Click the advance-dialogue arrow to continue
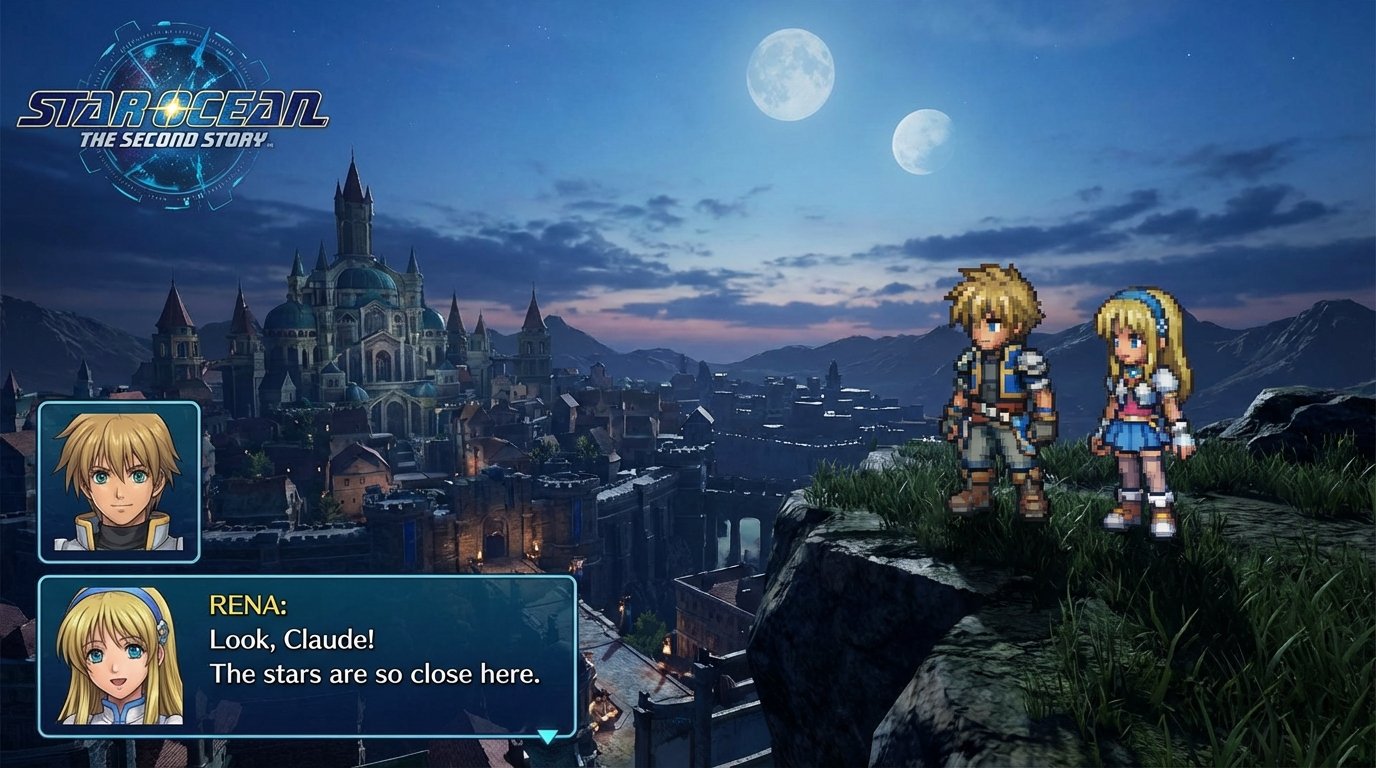Image resolution: width=1376 pixels, height=768 pixels. pos(548,735)
